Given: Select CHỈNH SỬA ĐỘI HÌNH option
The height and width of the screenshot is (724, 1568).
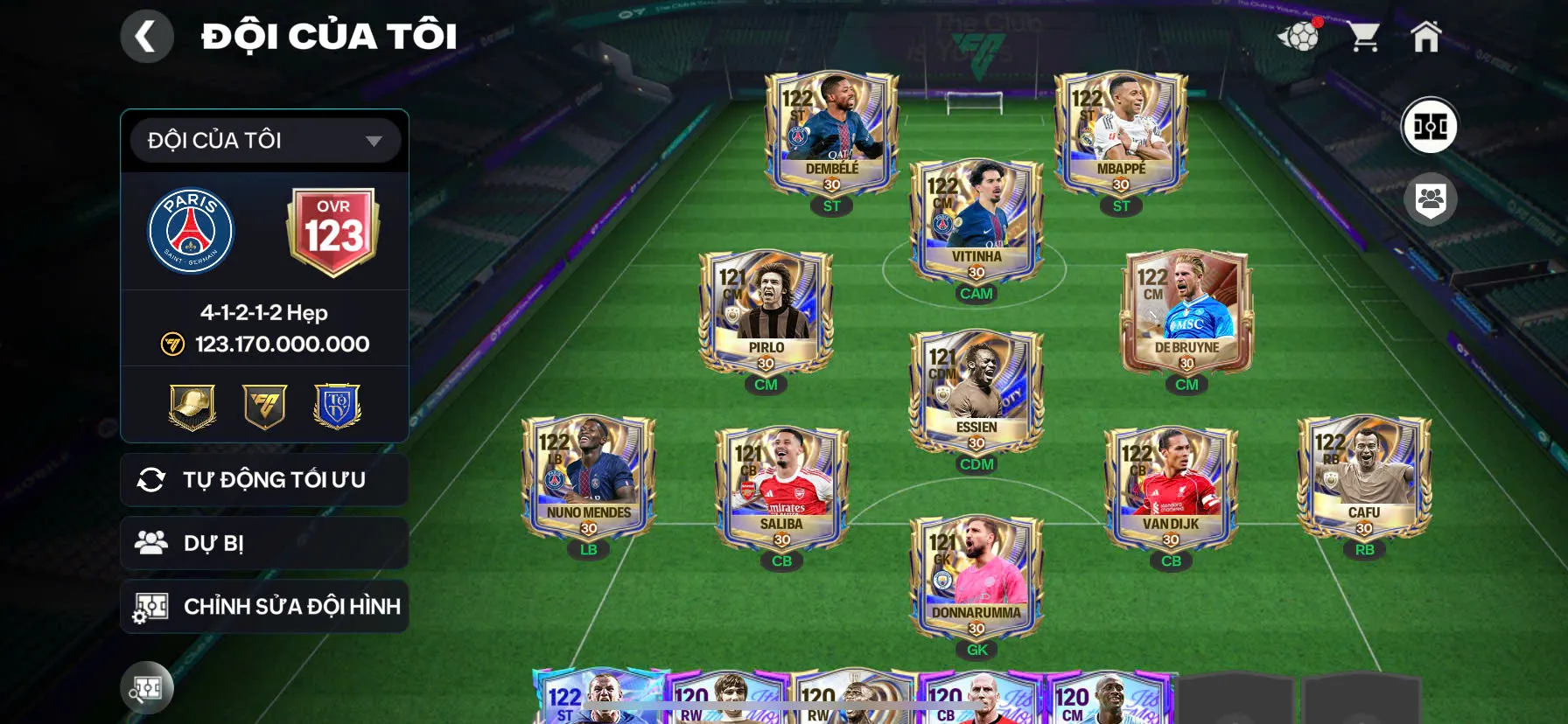Looking at the screenshot, I should (264, 606).
